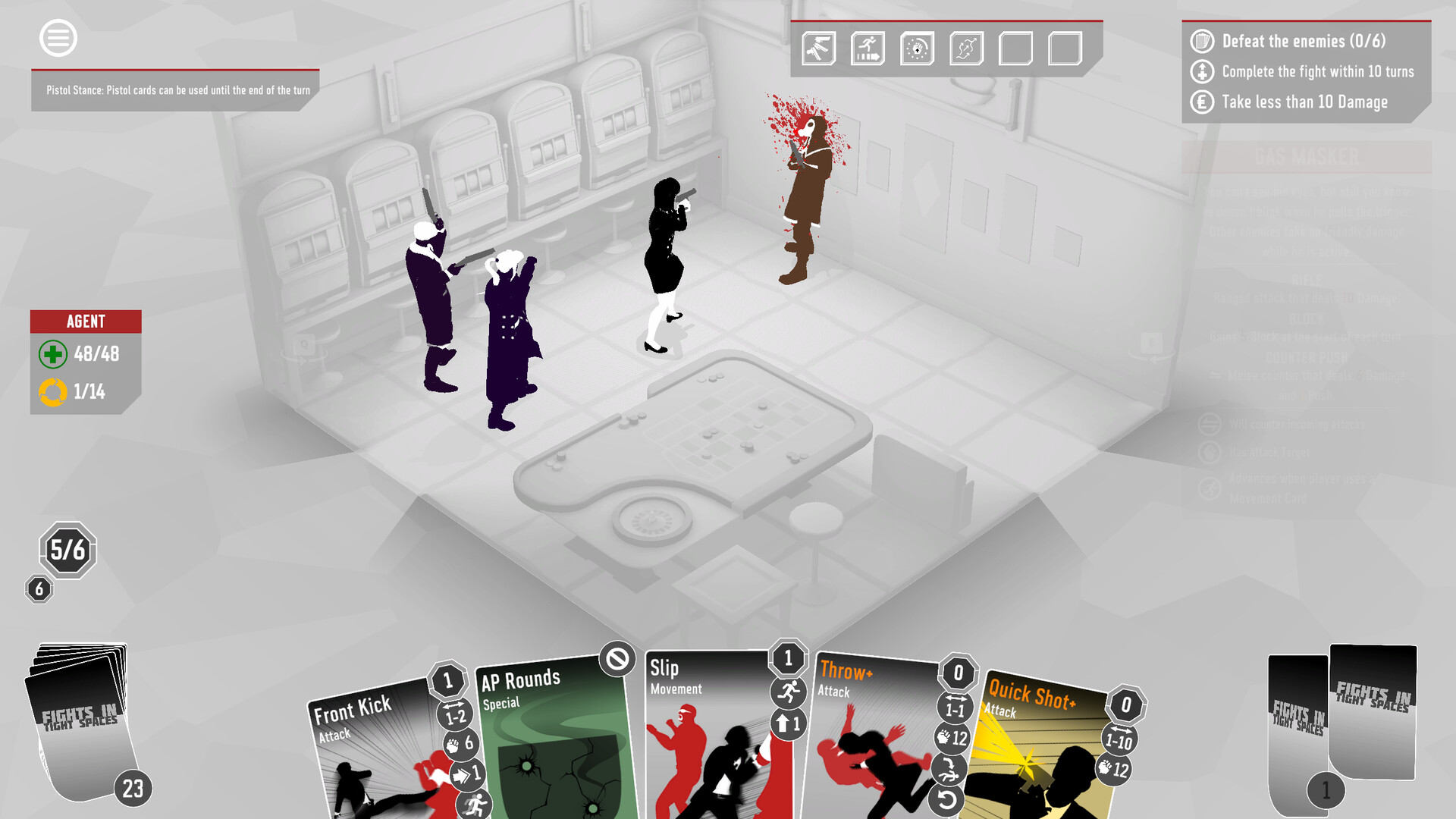The image size is (1456, 819).
Task: Click the raised fist counter combo icon
Action: pos(918,47)
